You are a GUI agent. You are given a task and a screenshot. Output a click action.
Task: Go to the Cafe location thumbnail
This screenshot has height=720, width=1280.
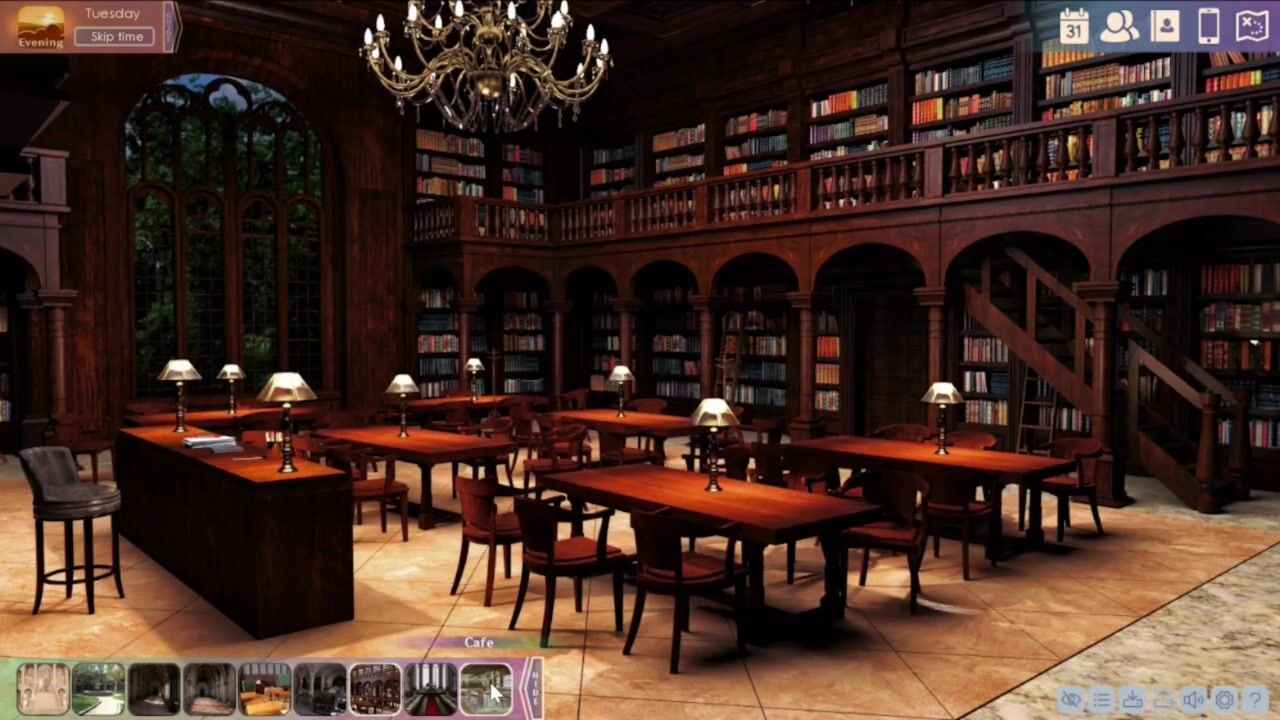pyautogui.click(x=486, y=689)
